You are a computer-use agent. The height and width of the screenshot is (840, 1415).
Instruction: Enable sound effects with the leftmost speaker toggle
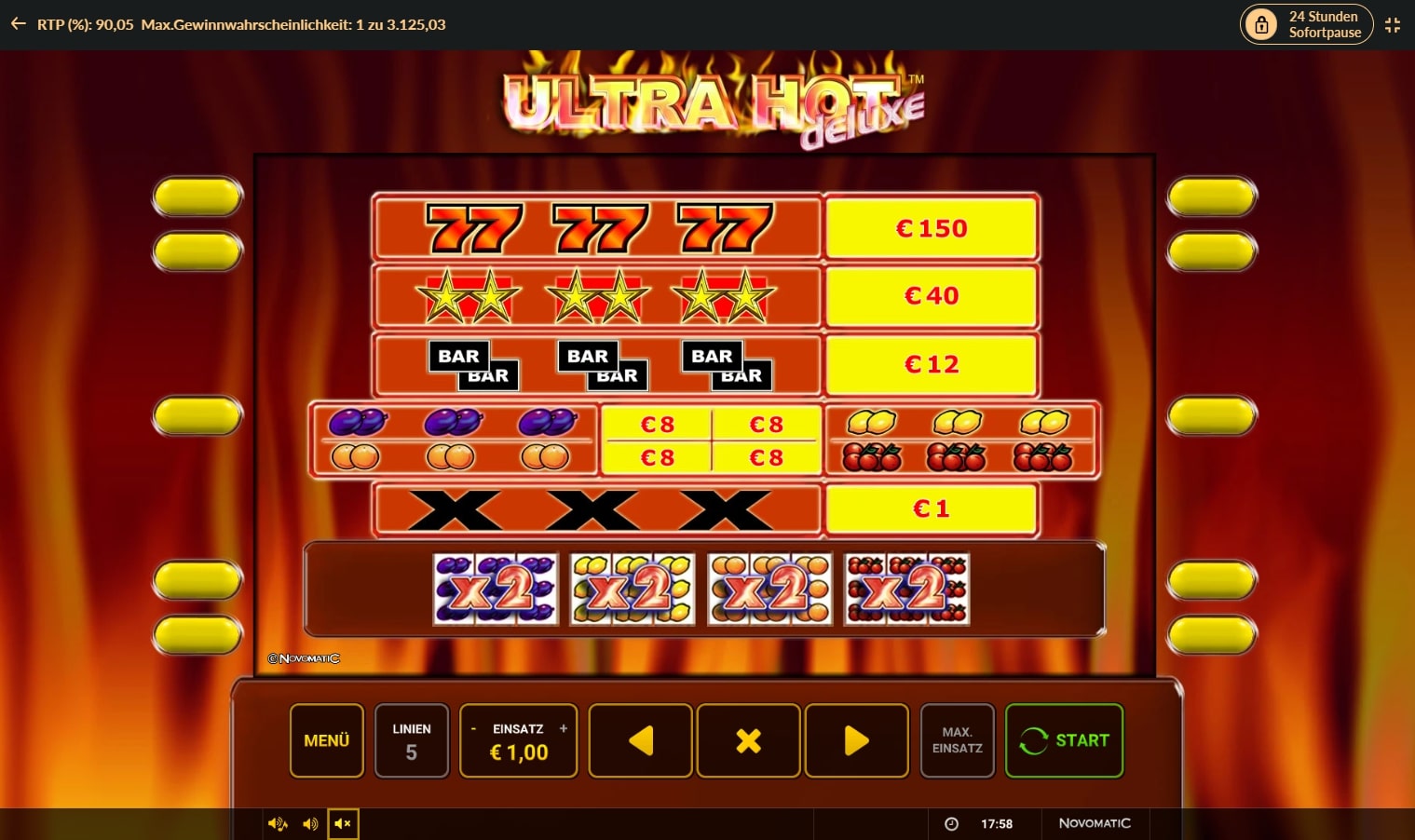pos(277,823)
